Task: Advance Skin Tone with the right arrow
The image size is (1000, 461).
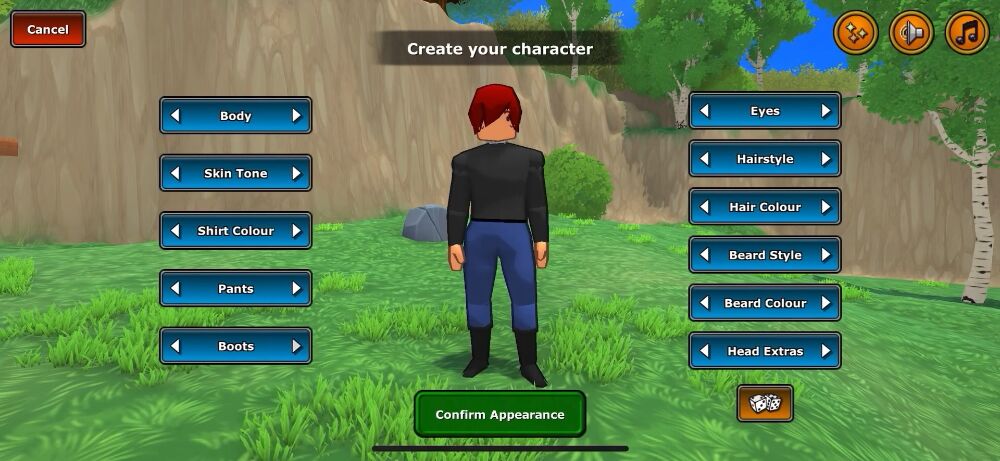Action: (296, 173)
